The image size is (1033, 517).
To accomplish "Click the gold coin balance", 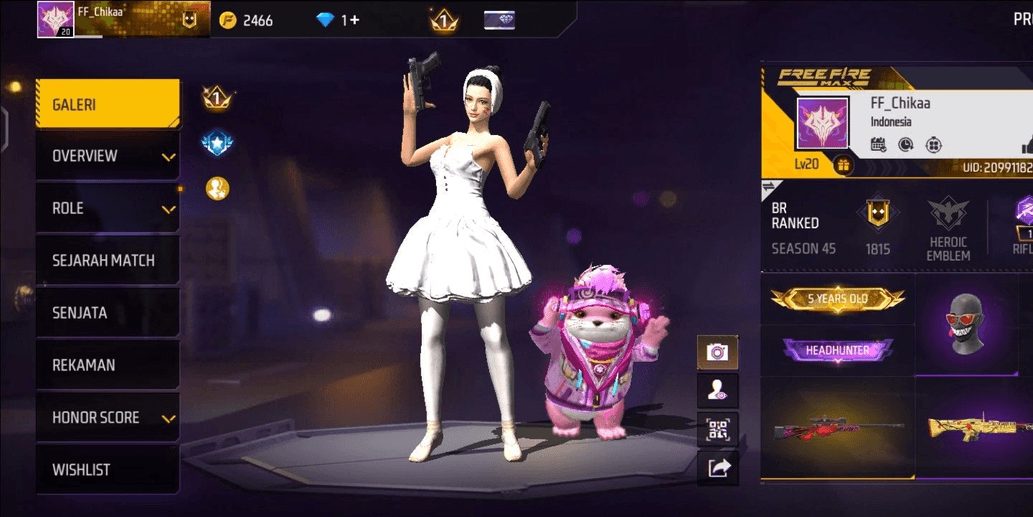I will (246, 20).
